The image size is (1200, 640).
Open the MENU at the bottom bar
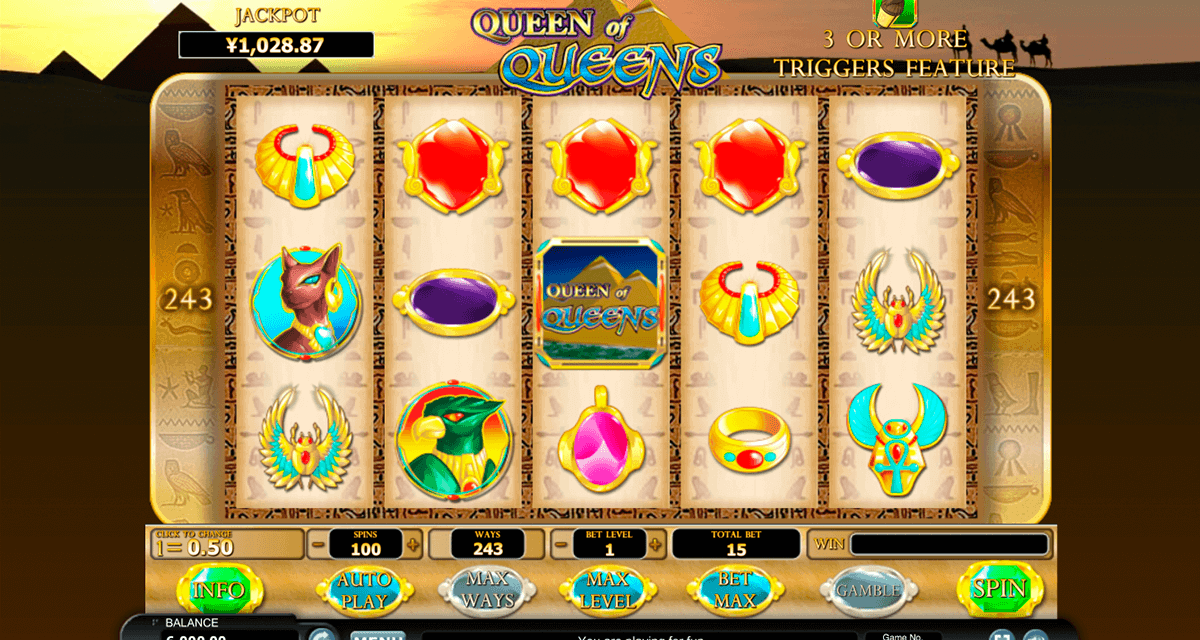[376, 634]
